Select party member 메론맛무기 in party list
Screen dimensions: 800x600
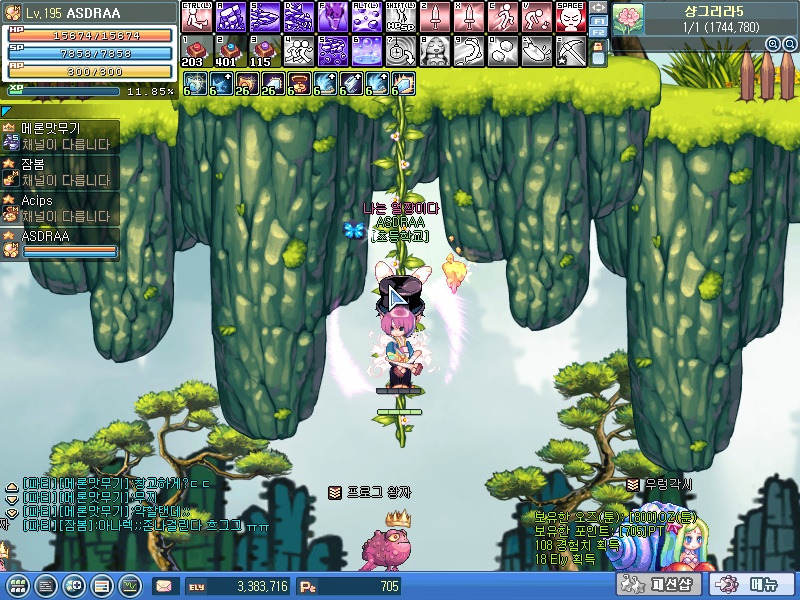point(60,136)
